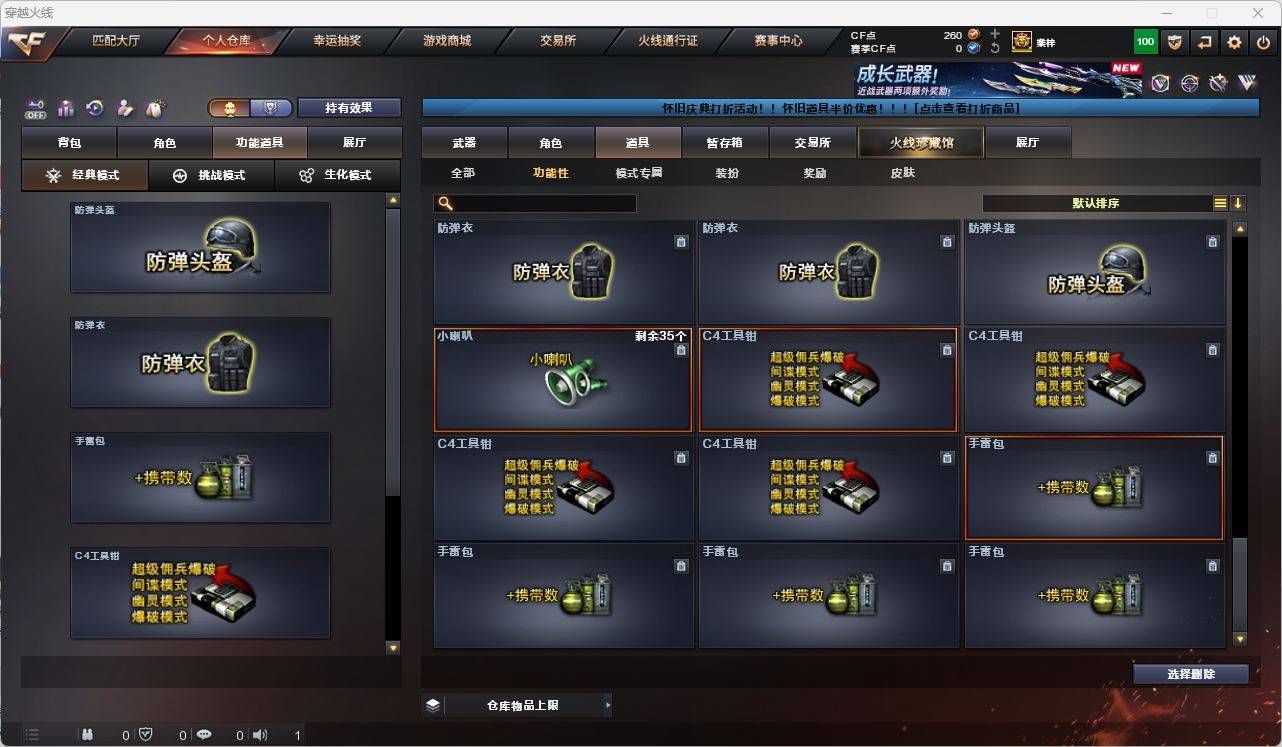
Task: Click the 选择删除 button
Action: [1190, 674]
